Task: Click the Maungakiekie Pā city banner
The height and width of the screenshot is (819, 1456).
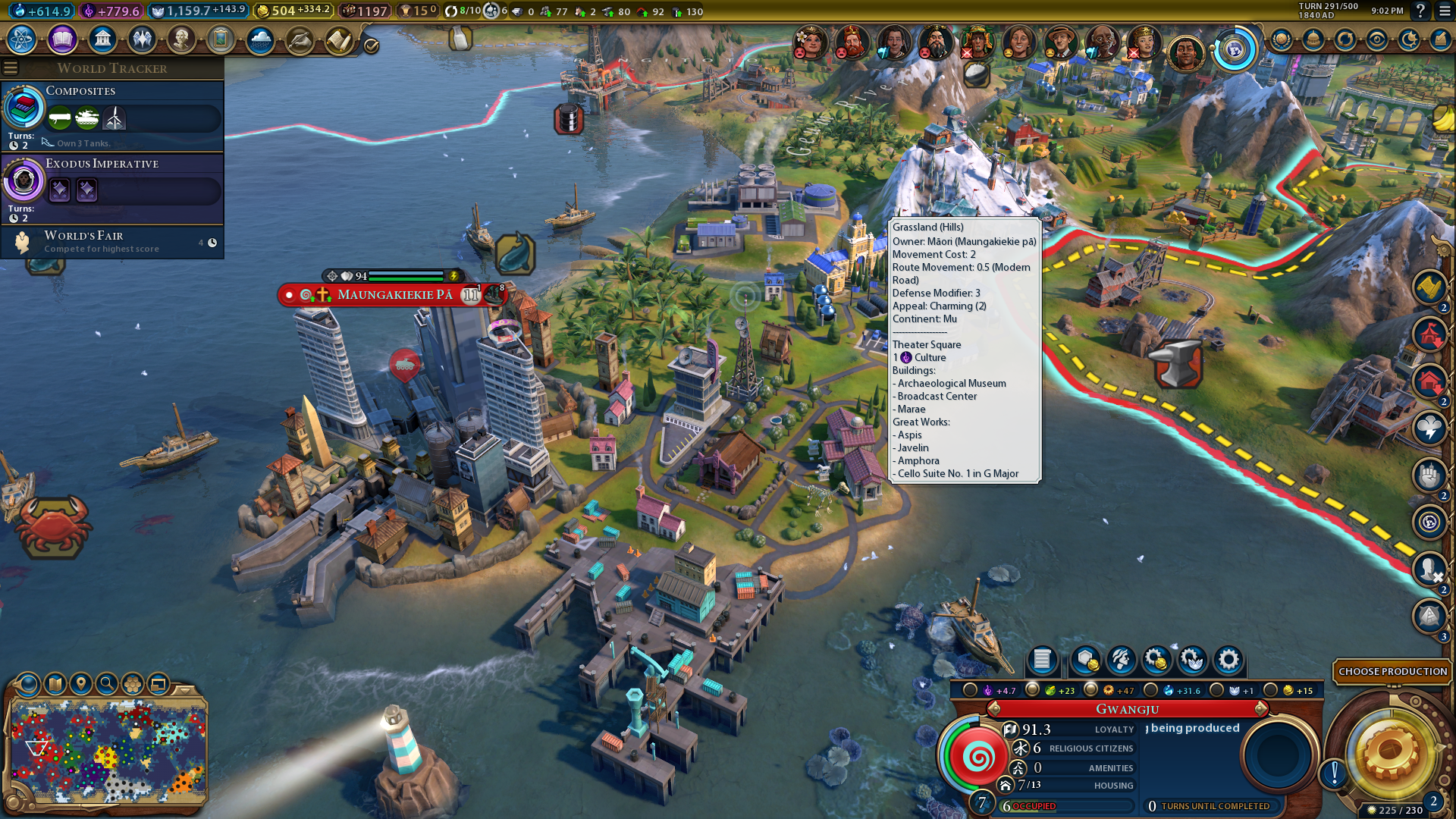Action: (x=394, y=294)
